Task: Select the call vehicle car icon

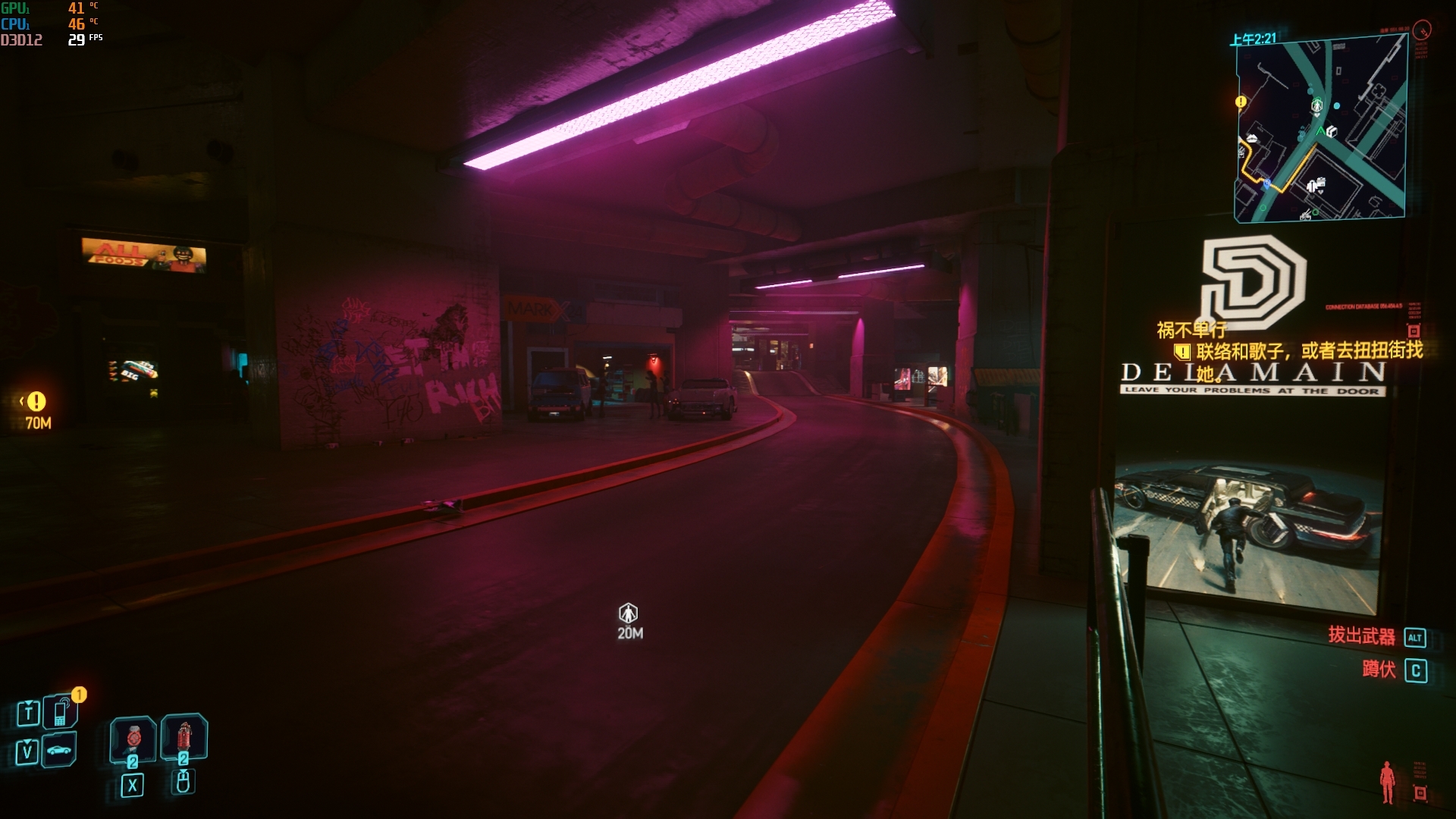Action: tap(59, 751)
